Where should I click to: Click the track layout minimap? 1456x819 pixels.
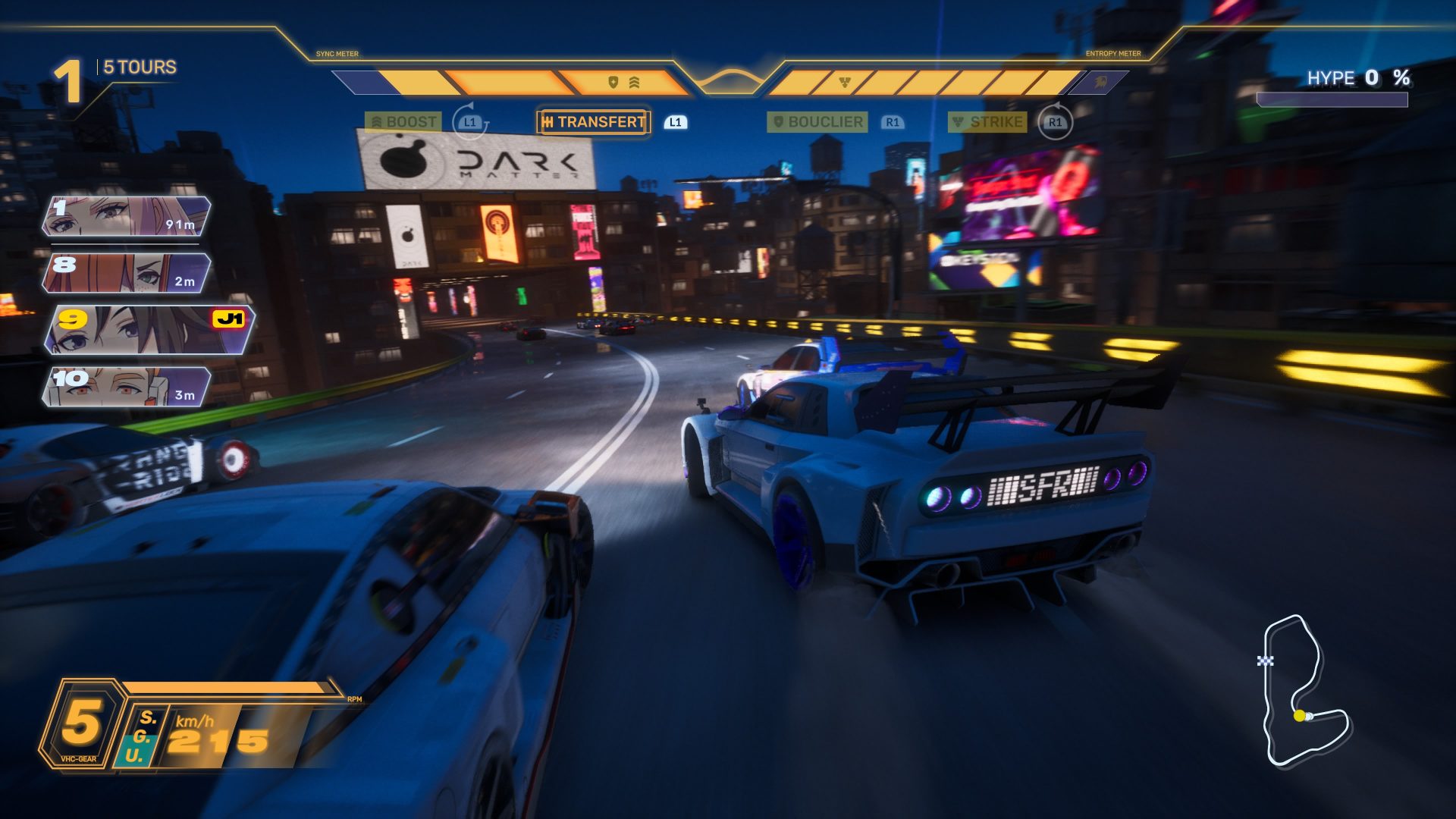pyautogui.click(x=1304, y=690)
